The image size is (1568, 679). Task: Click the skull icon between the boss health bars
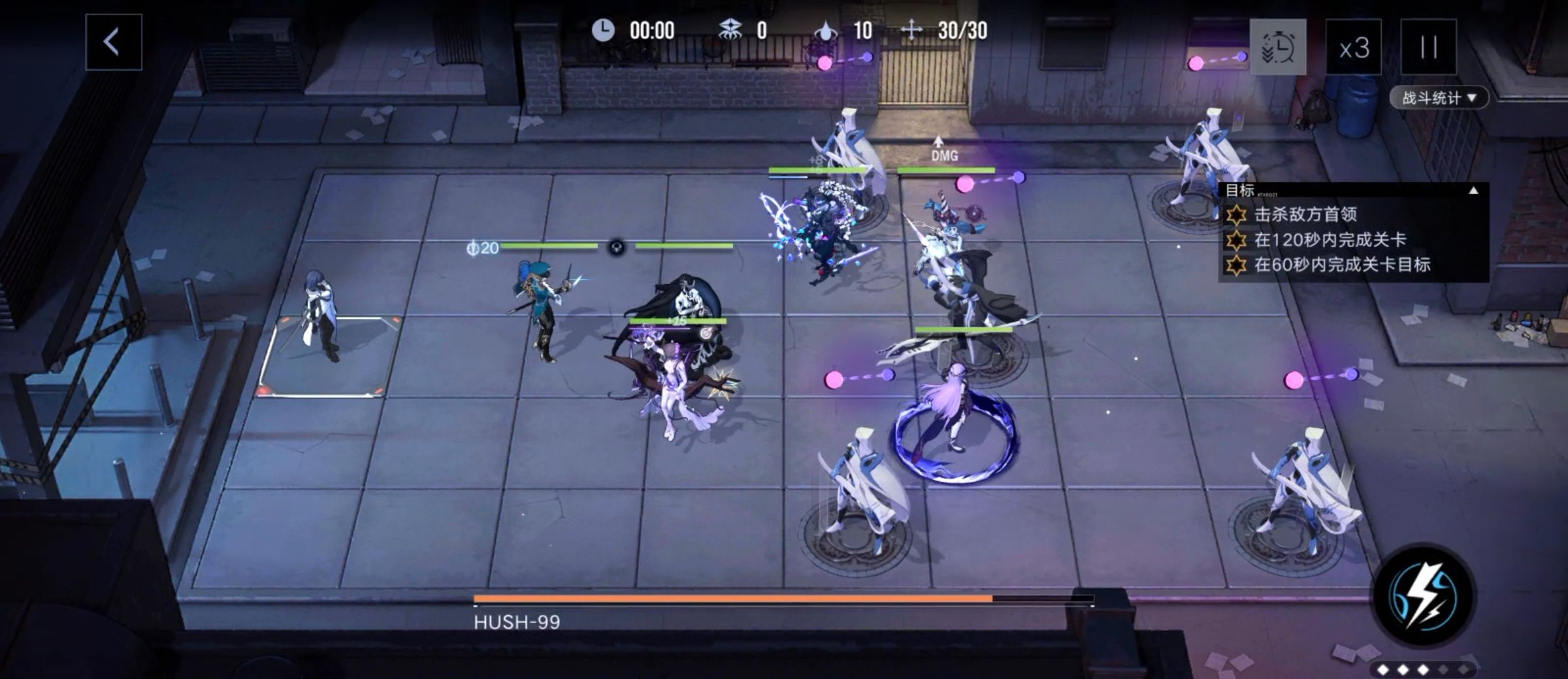coord(615,247)
